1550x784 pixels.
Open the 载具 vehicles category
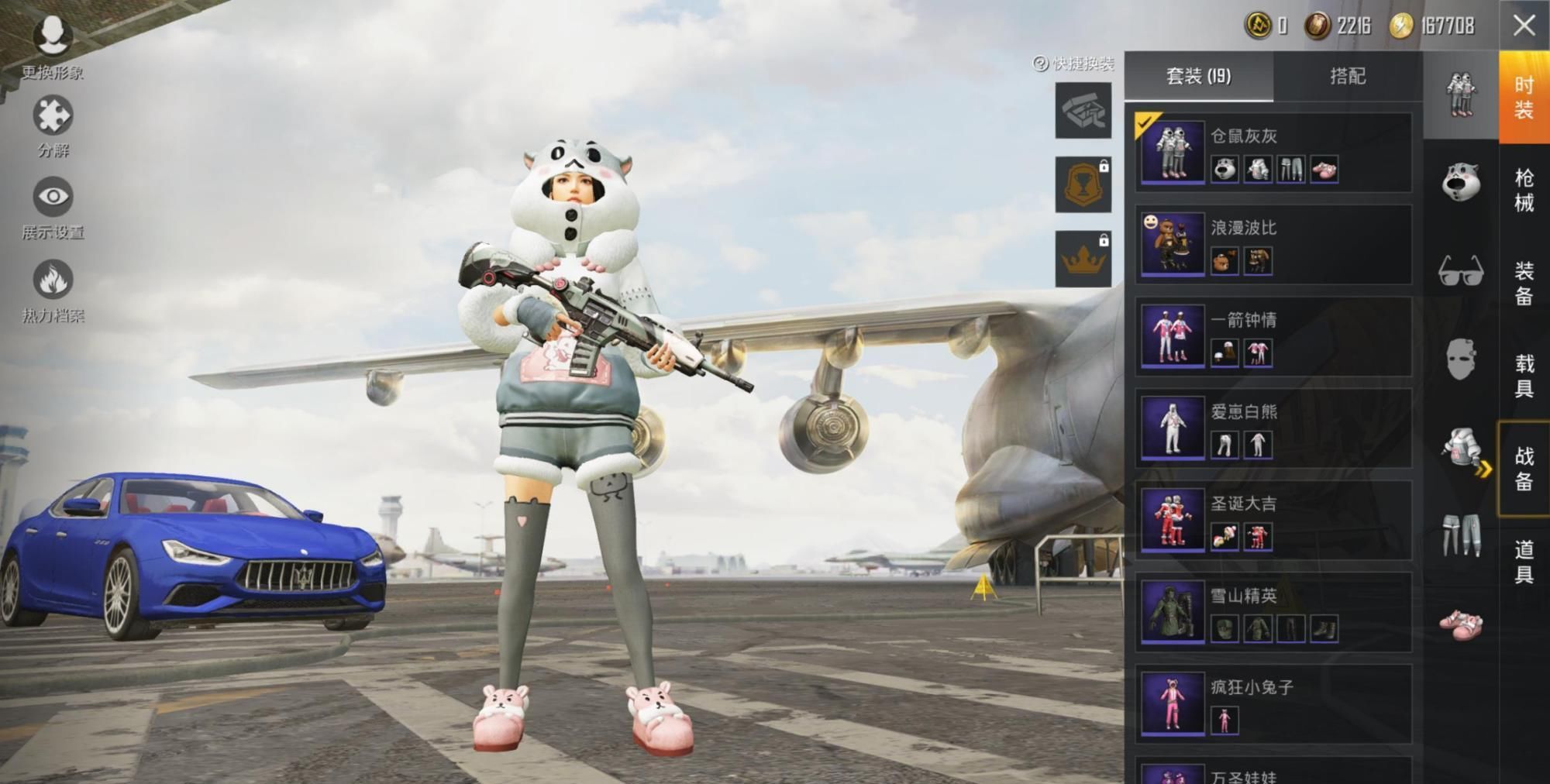click(x=1524, y=376)
